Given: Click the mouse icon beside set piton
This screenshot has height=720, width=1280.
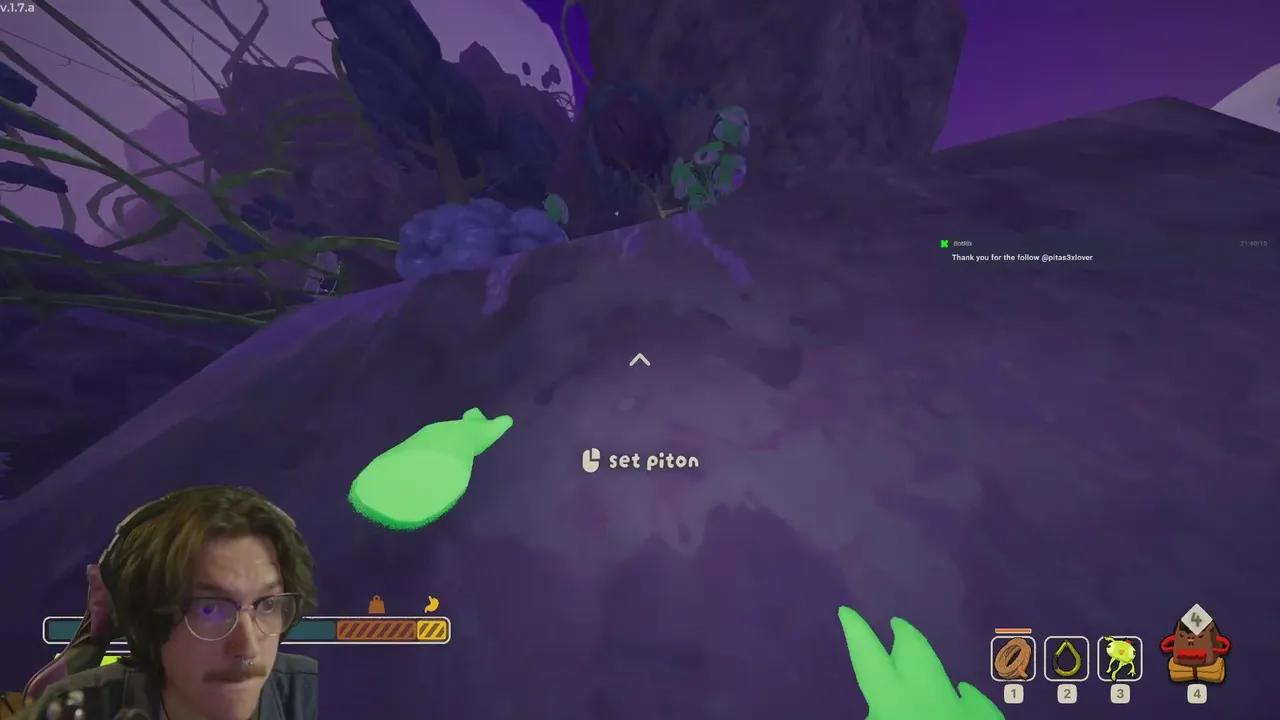Looking at the screenshot, I should click(x=590, y=461).
